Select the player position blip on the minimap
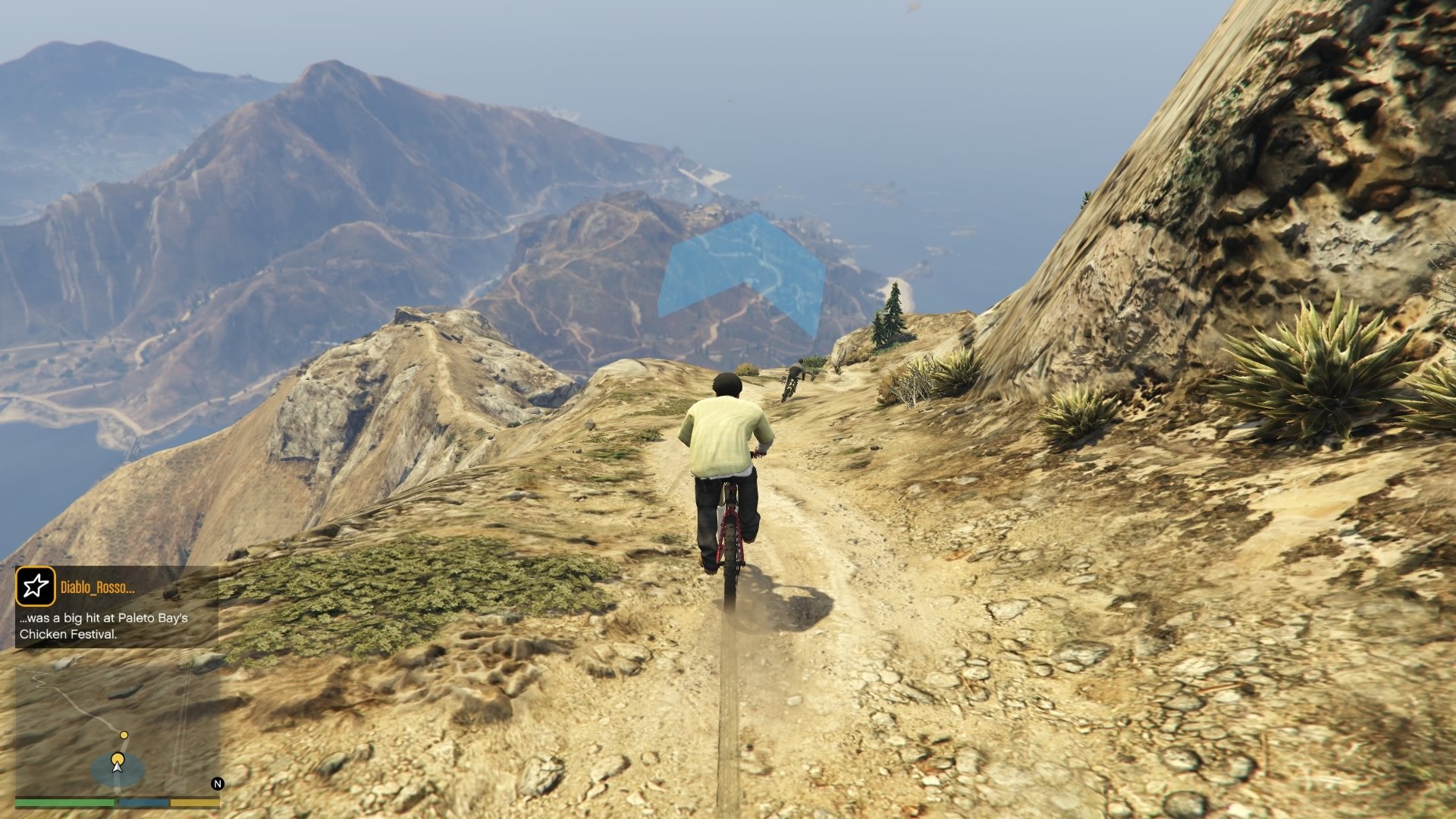 pos(118,758)
